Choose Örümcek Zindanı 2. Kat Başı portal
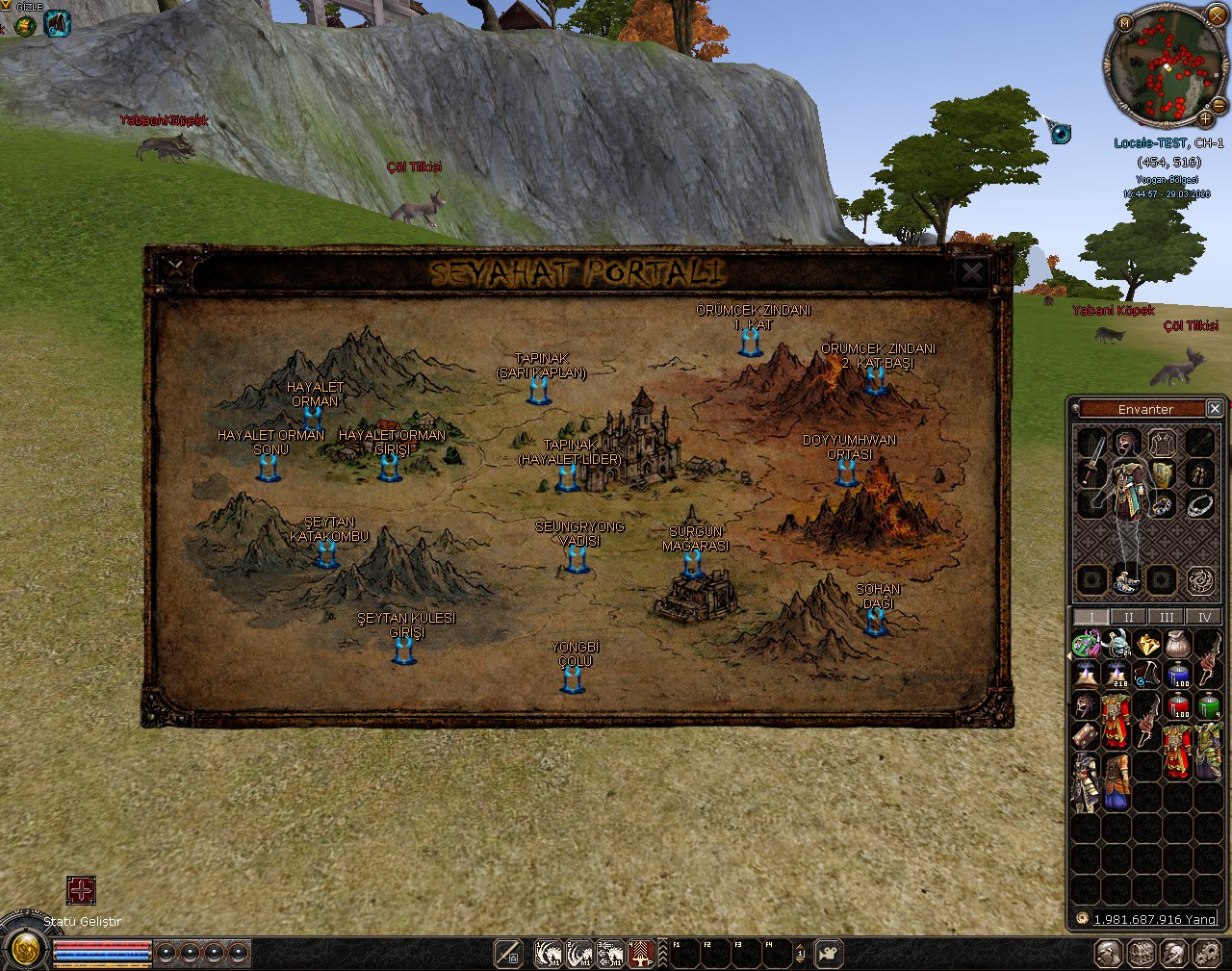The width and height of the screenshot is (1232, 971). click(875, 381)
